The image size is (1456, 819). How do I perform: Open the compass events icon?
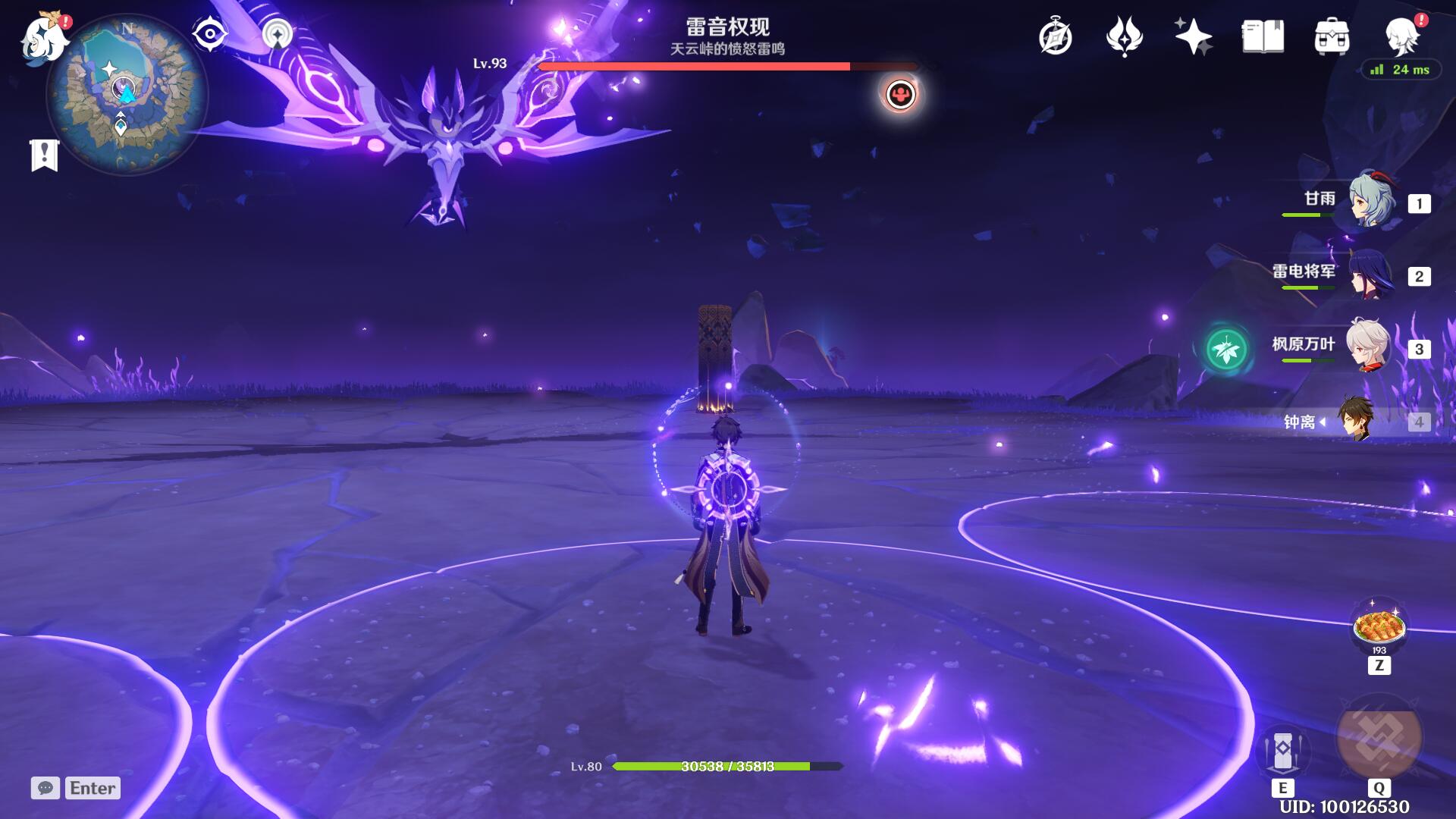click(1055, 37)
